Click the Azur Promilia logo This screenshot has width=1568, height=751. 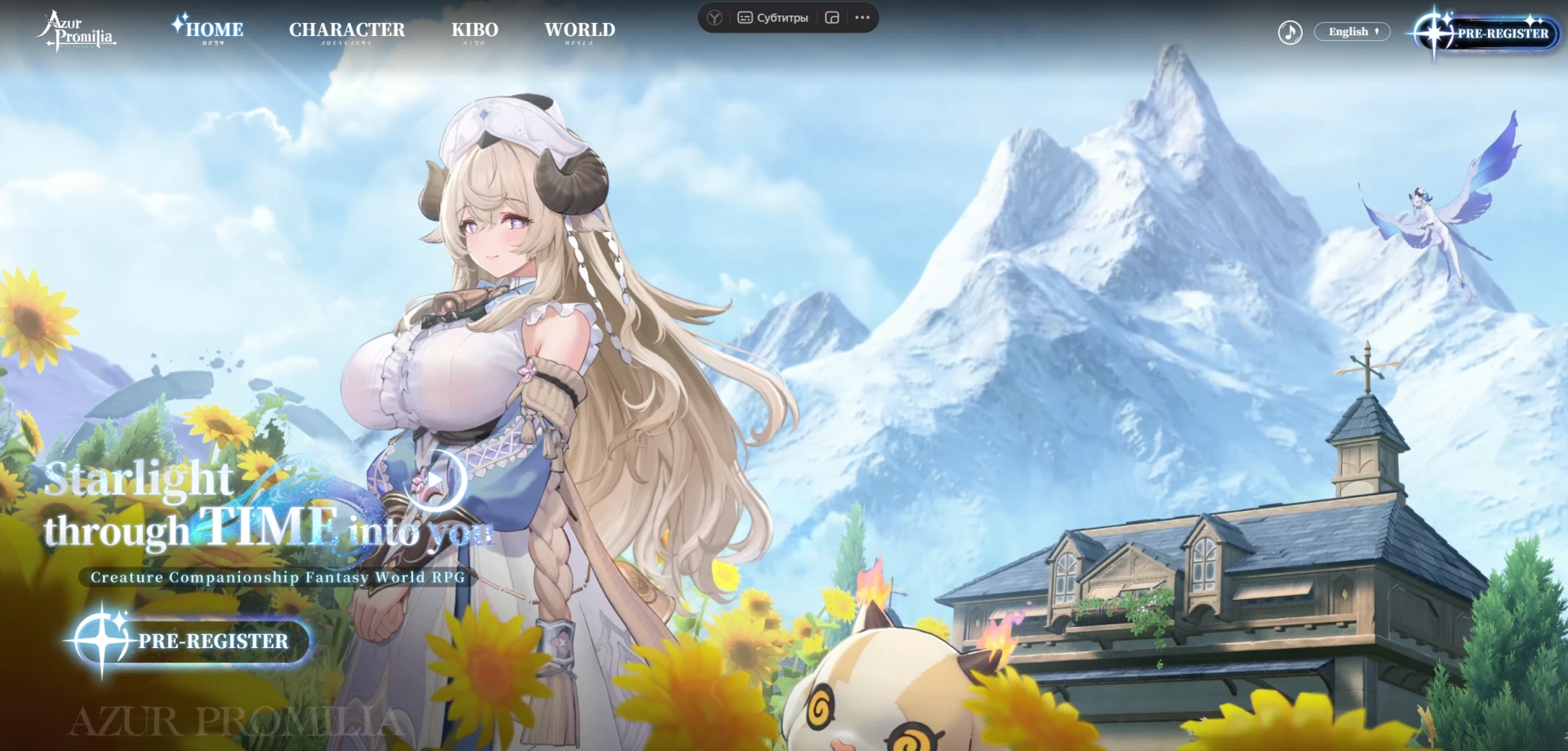tap(77, 31)
